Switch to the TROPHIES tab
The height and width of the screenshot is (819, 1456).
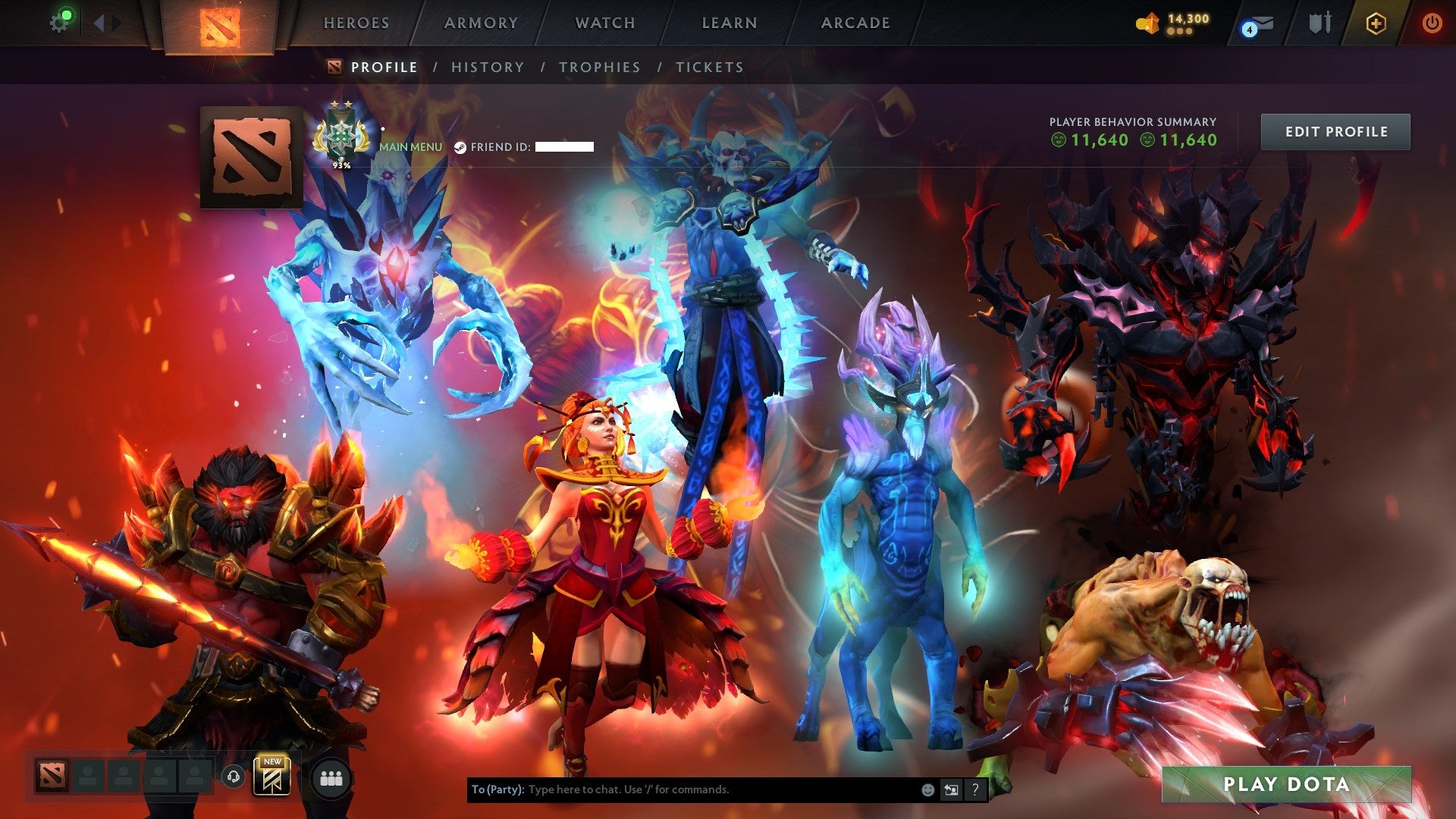[x=599, y=67]
